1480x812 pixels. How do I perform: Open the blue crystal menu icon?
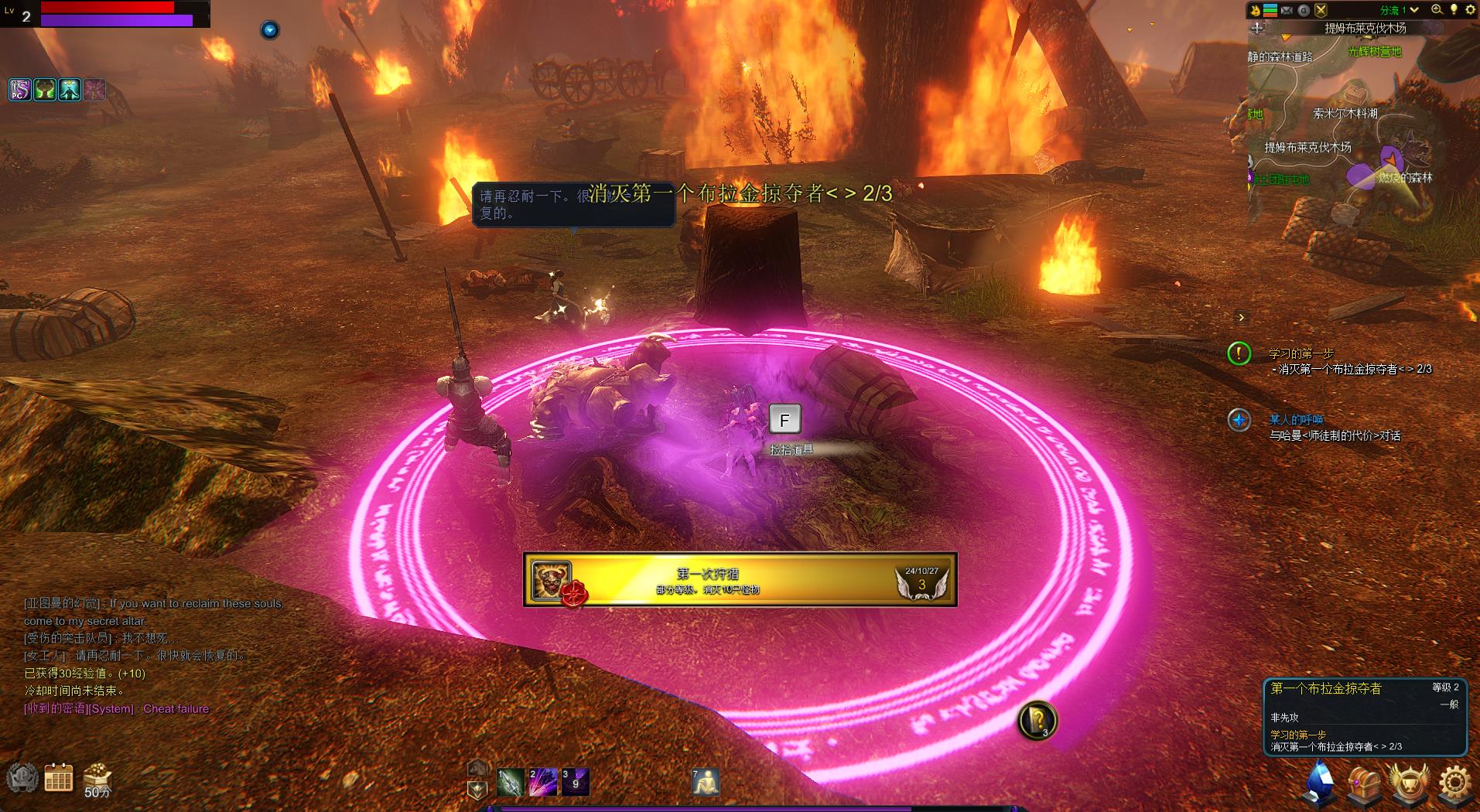pos(1321,782)
